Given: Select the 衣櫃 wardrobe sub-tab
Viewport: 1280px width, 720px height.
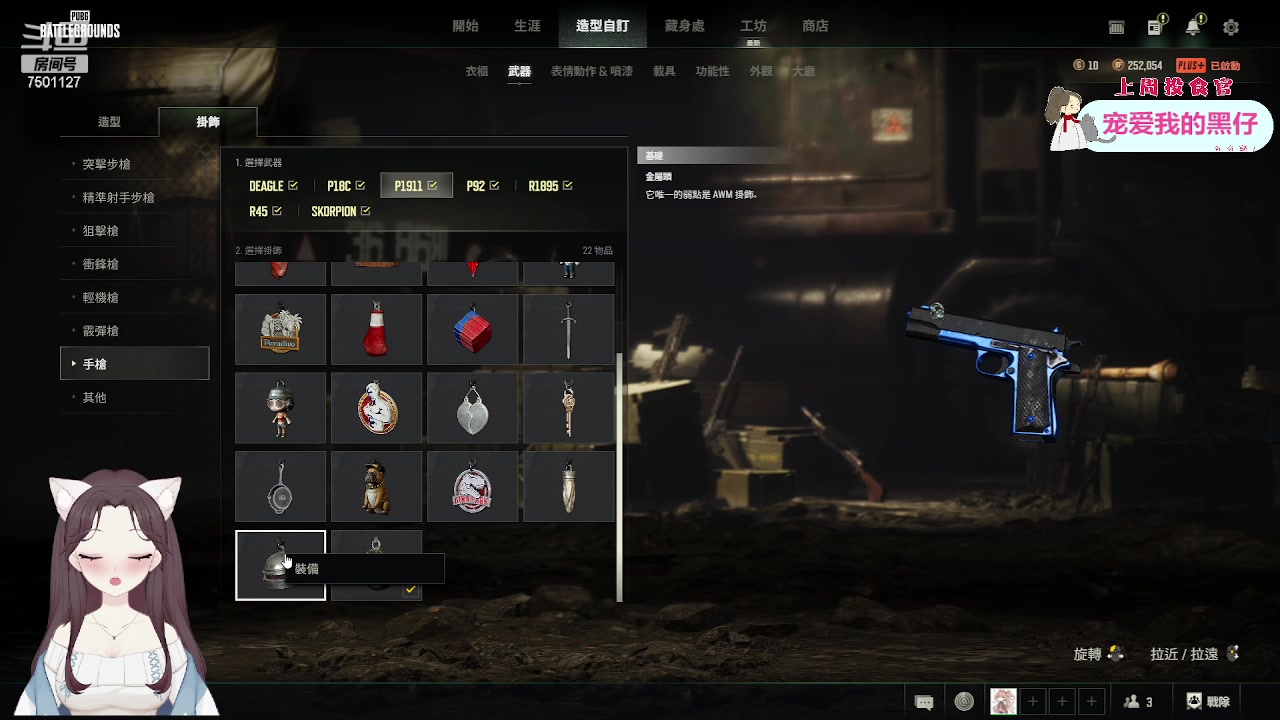Looking at the screenshot, I should click(x=477, y=72).
